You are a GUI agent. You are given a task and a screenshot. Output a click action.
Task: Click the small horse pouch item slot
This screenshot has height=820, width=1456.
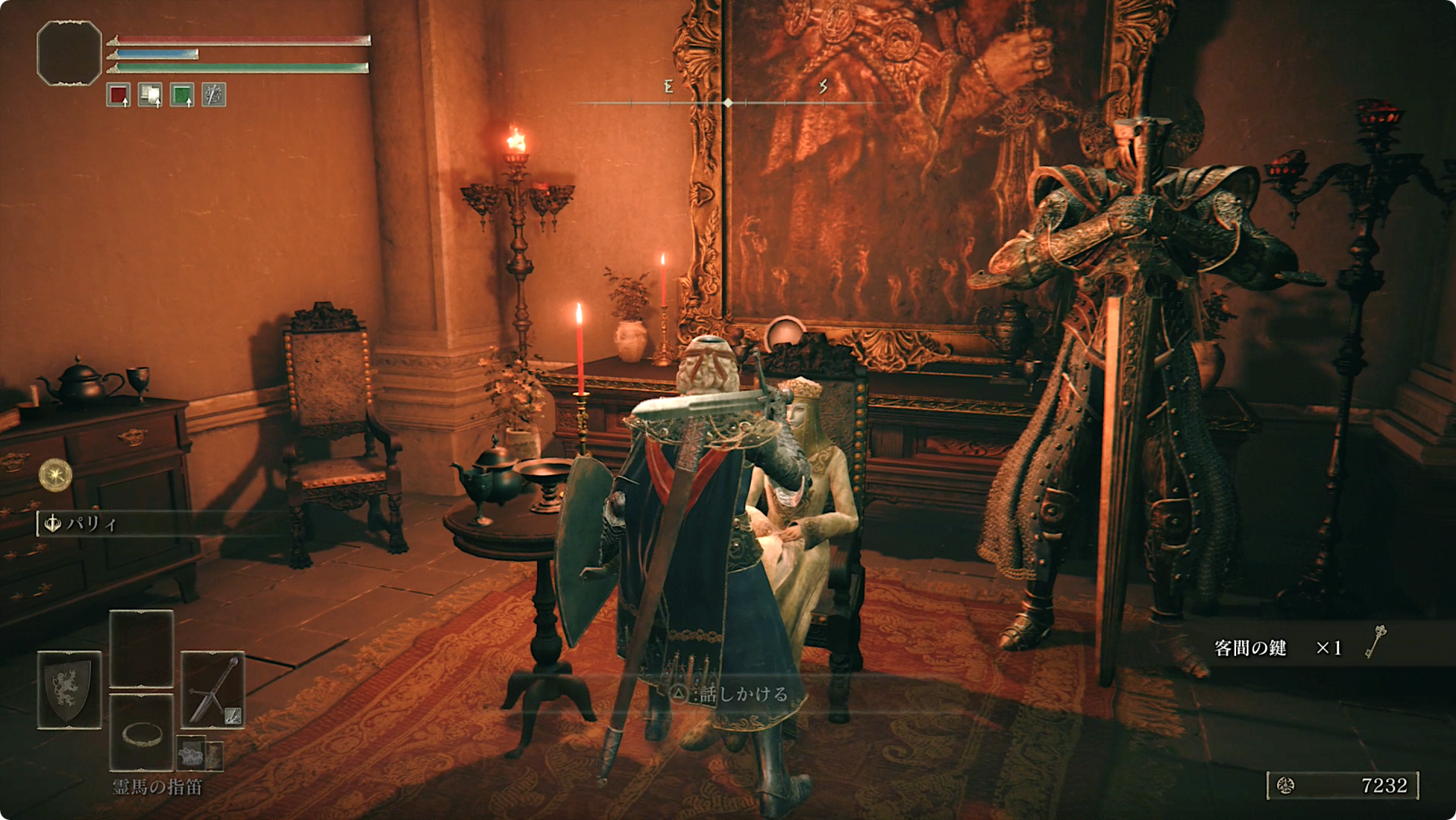coord(192,753)
